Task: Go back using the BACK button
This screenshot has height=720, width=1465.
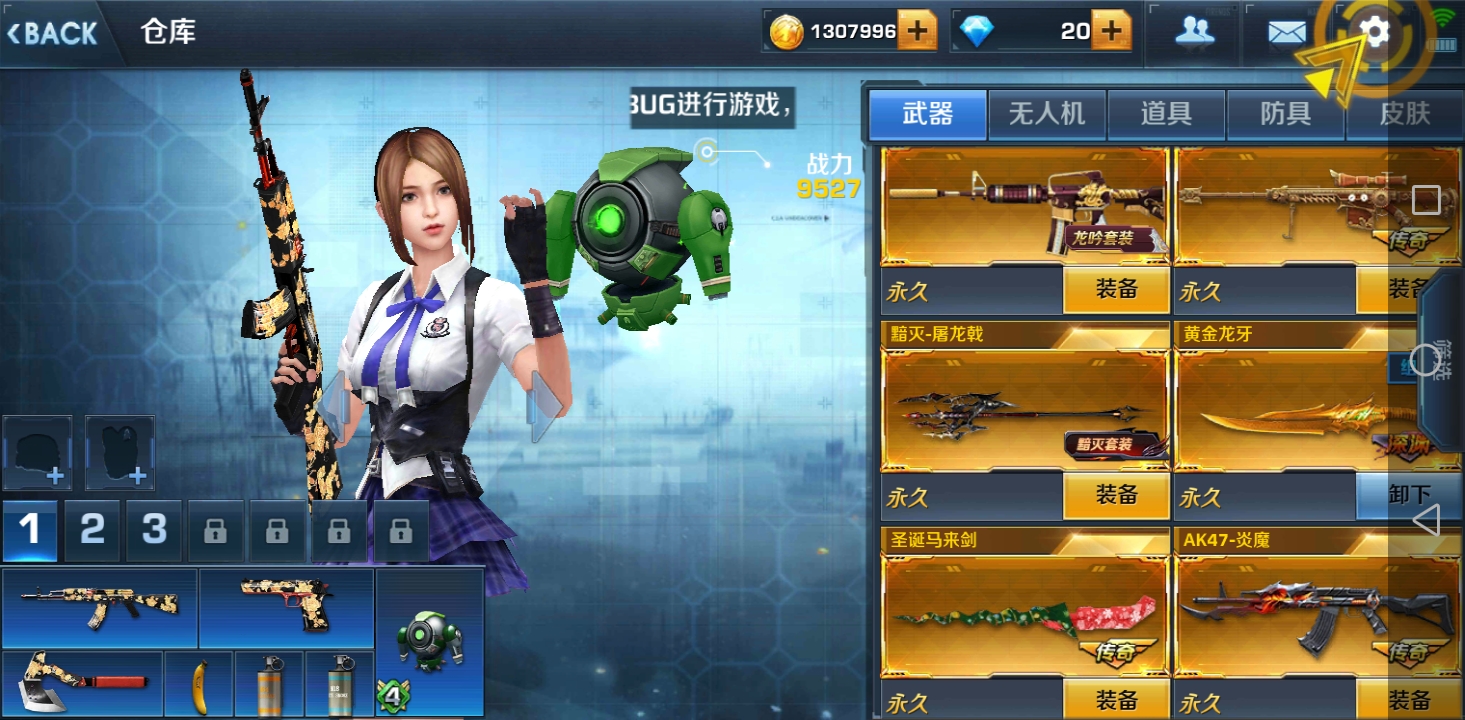Action: [x=54, y=33]
